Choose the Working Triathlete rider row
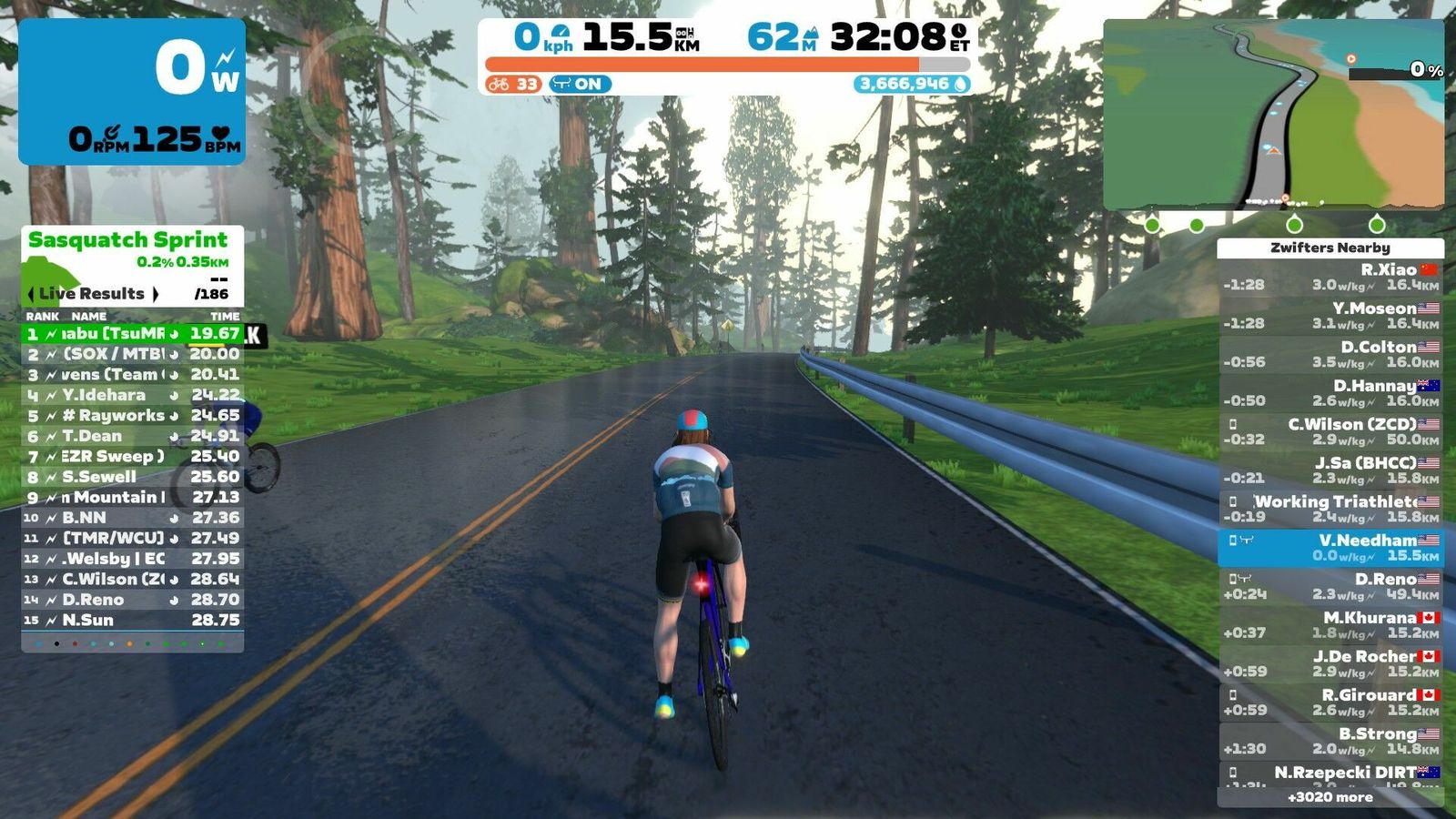Image resolution: width=1456 pixels, height=819 pixels. pyautogui.click(x=1330, y=509)
